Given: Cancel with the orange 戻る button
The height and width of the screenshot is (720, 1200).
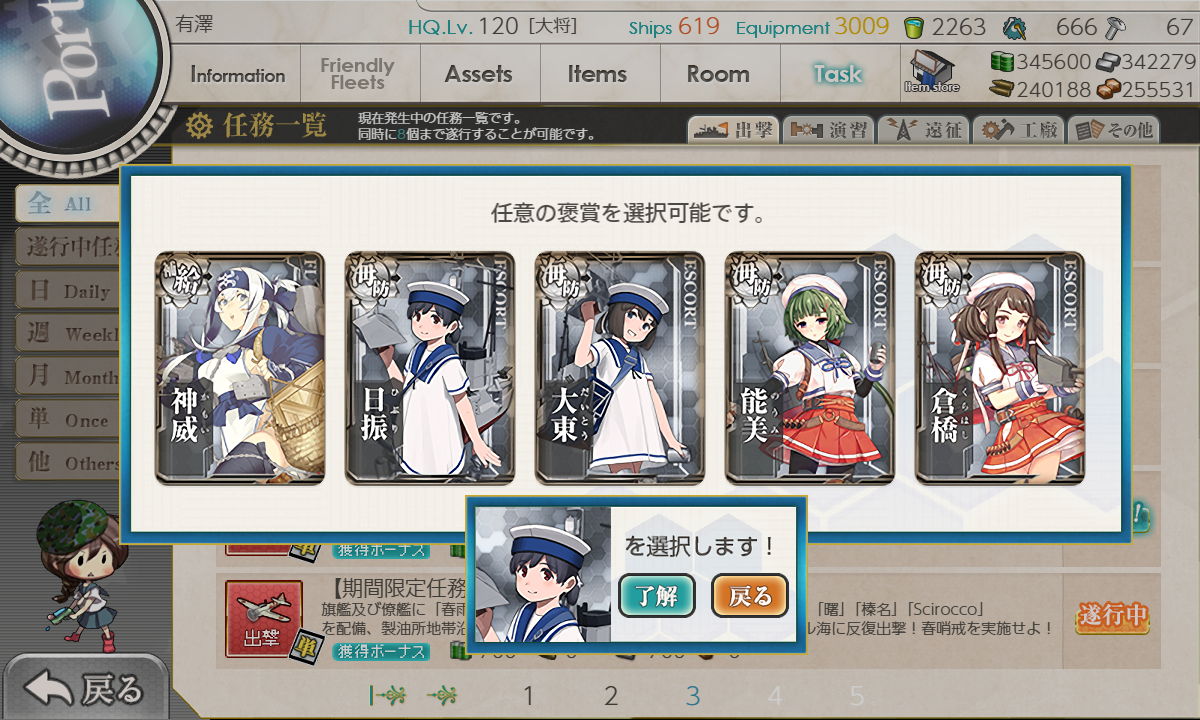Looking at the screenshot, I should 749,597.
